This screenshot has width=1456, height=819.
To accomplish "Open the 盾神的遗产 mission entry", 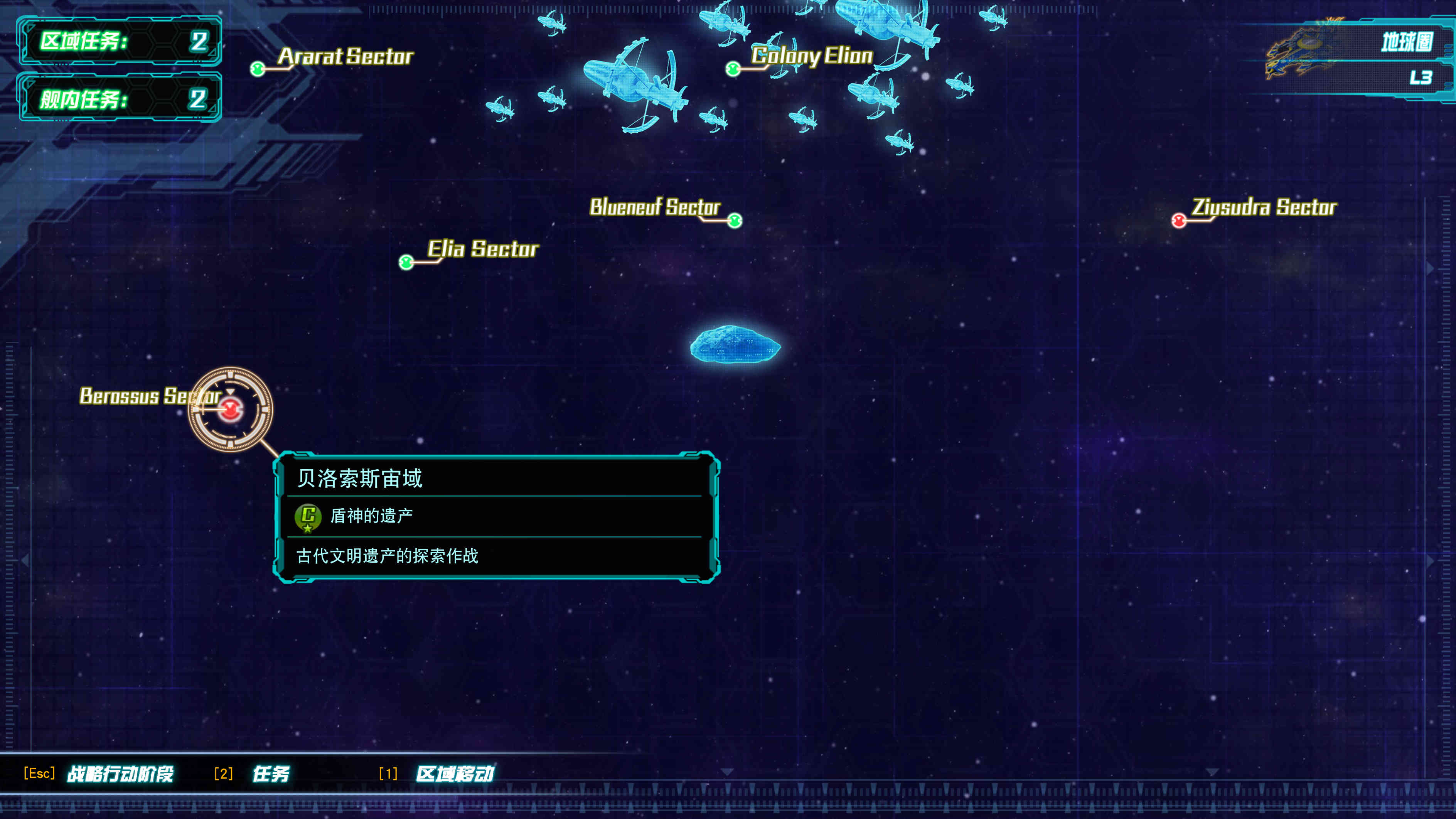I will tap(371, 516).
